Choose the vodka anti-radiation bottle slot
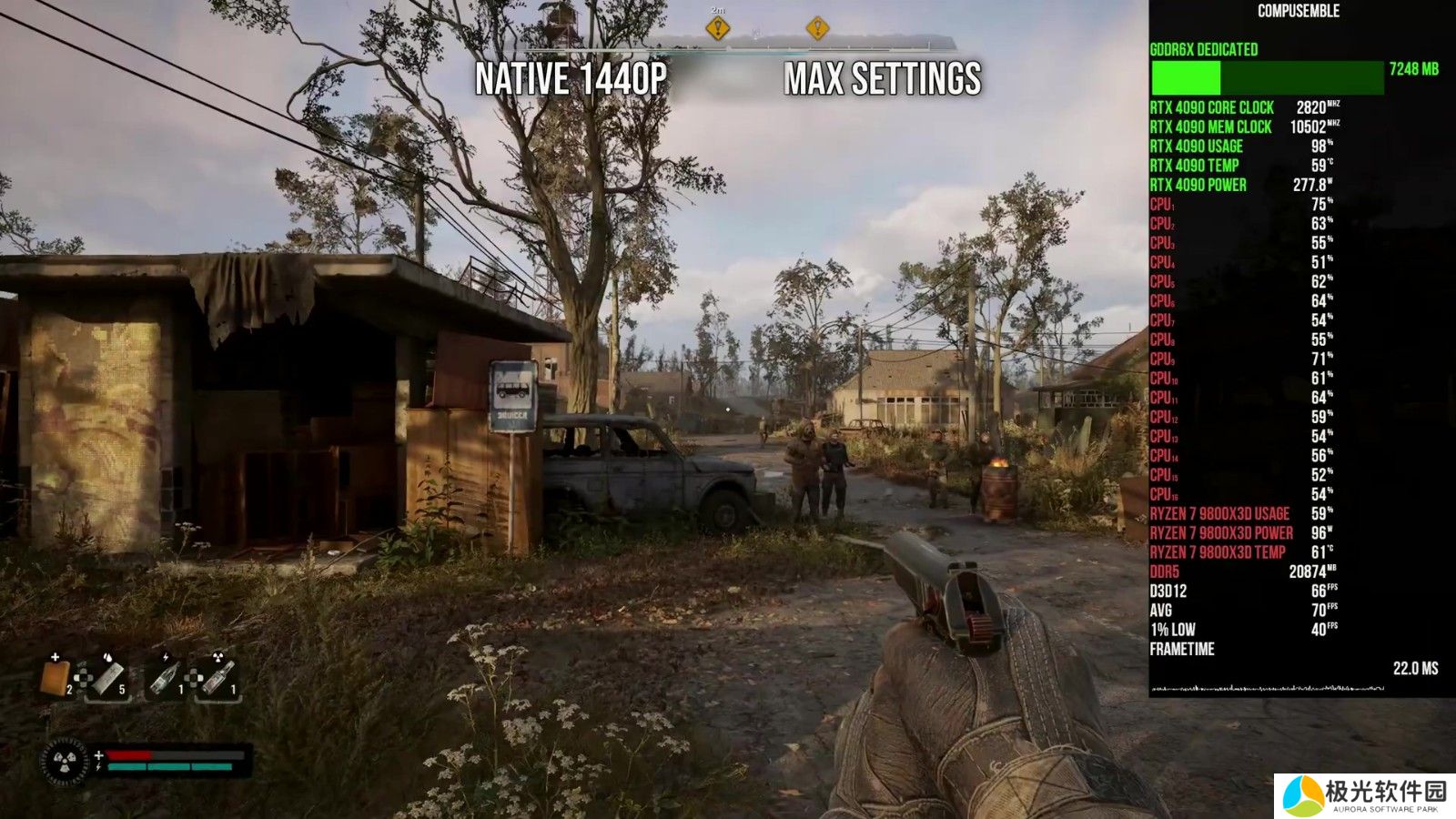 [218, 678]
